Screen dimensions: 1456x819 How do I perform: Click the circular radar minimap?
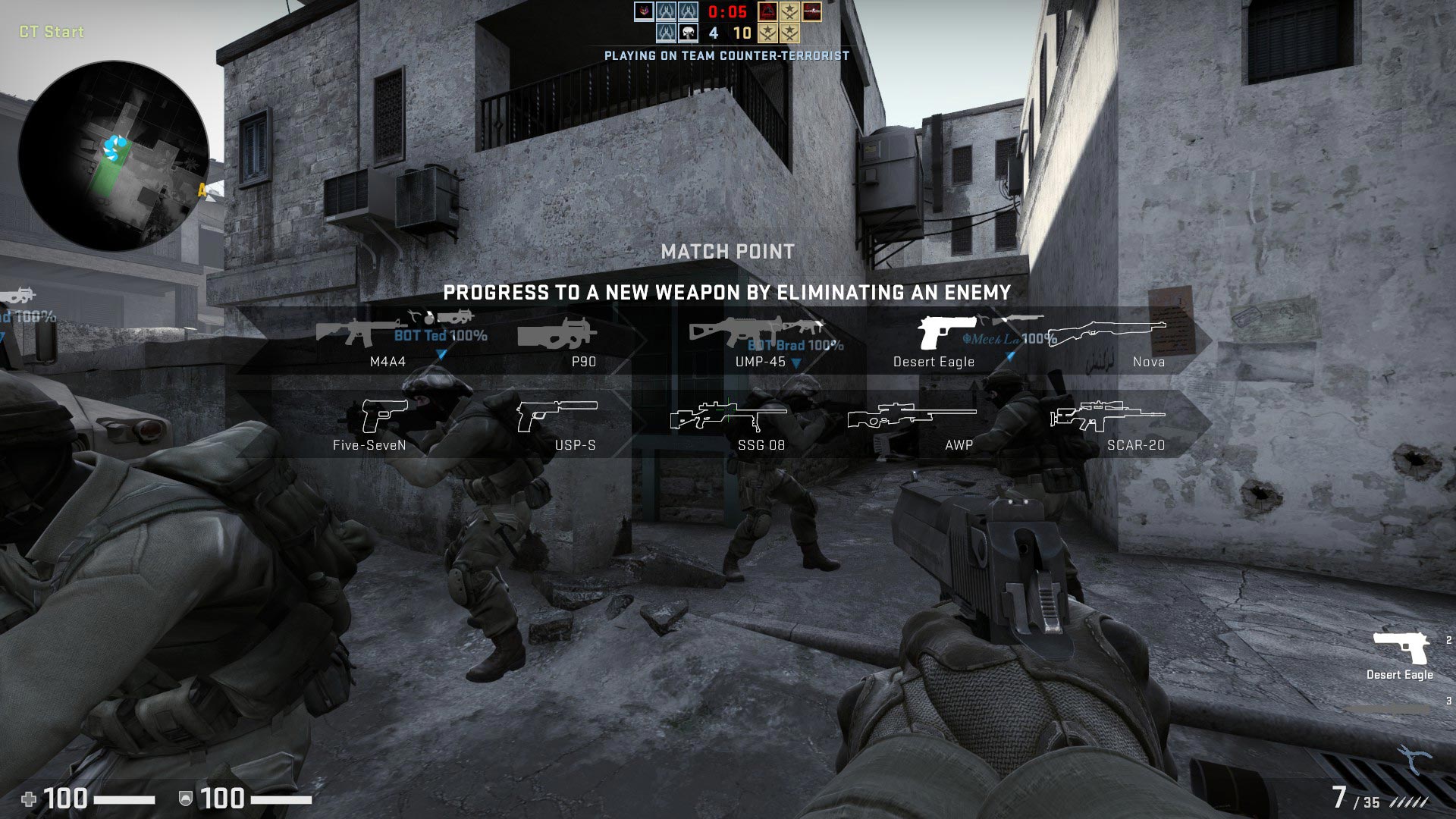tap(114, 156)
